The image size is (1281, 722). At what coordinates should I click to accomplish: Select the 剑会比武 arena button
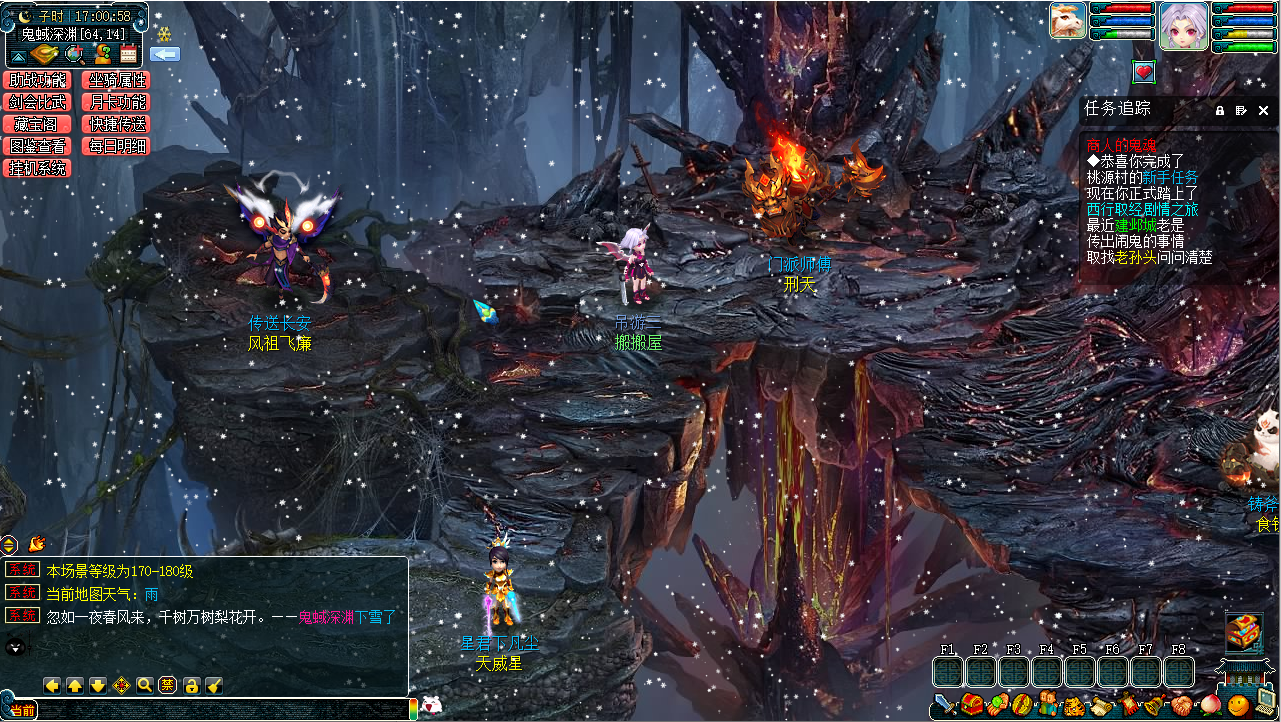click(x=37, y=102)
